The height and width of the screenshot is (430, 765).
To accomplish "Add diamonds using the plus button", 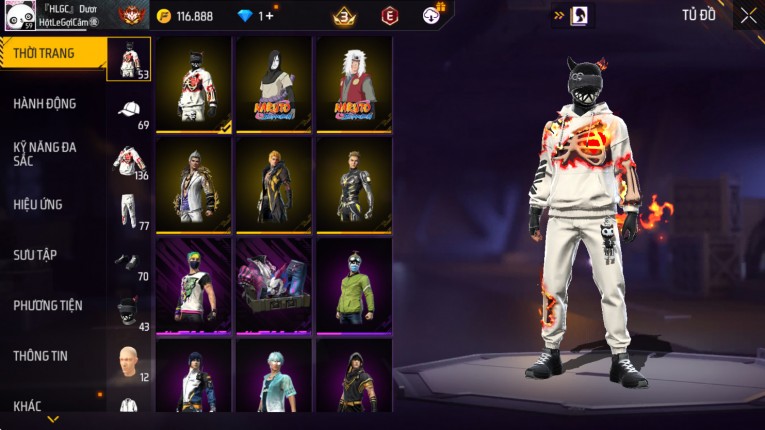I will (268, 16).
